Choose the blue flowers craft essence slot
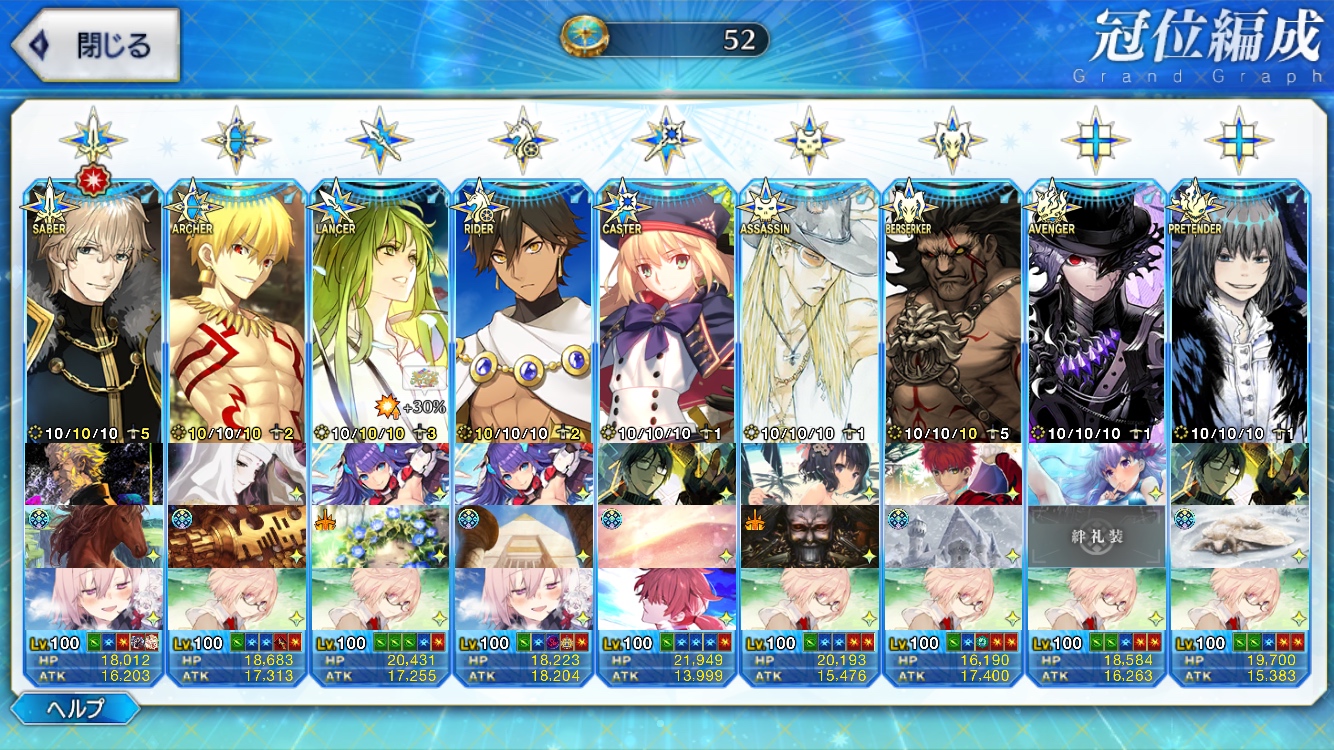1334x750 pixels. [x=380, y=537]
